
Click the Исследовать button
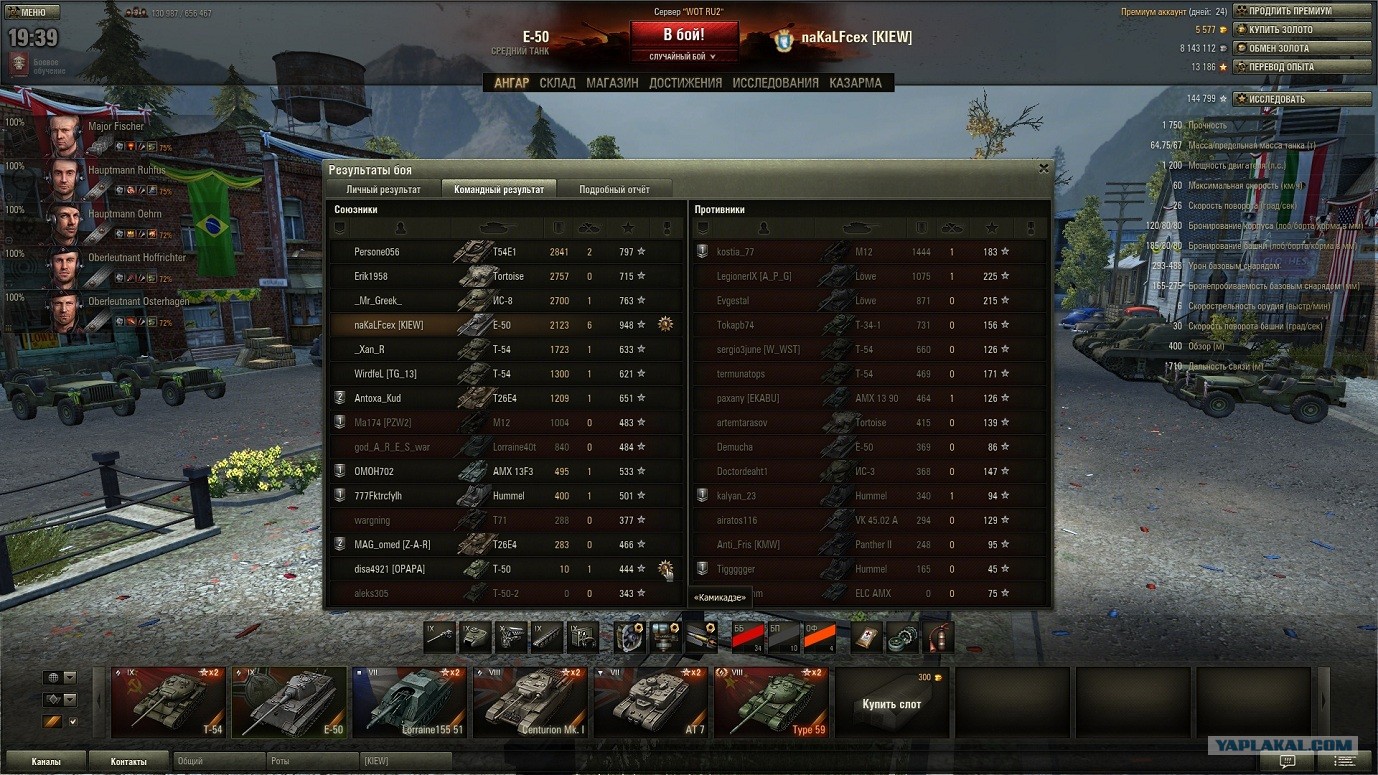coord(1302,99)
